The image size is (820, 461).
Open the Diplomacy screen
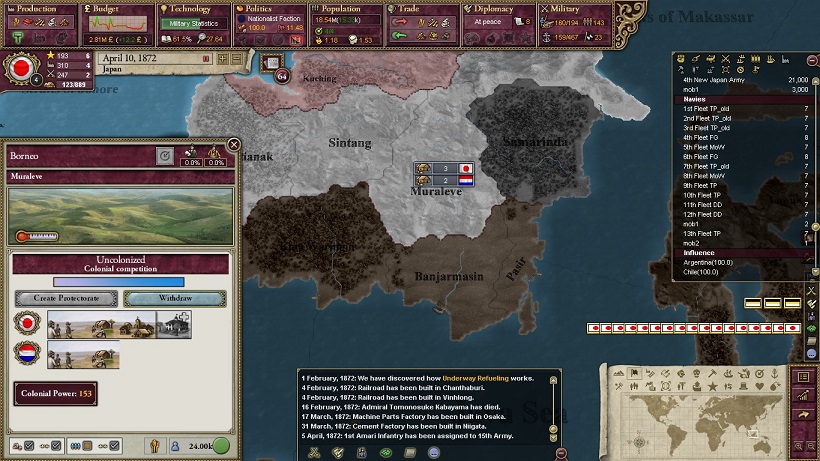tap(497, 8)
